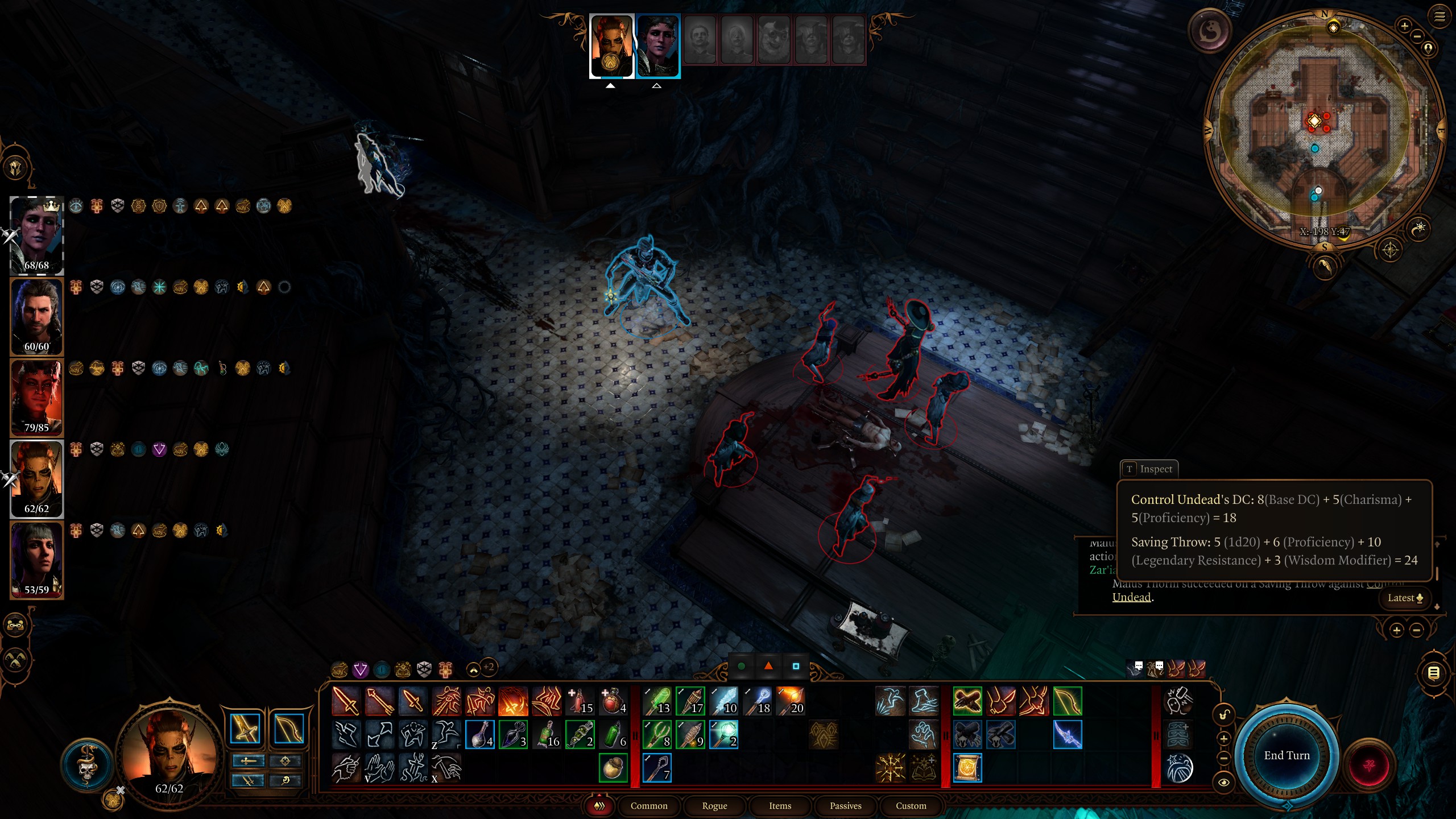
Task: Select the Passives hotbar tab
Action: tap(845, 805)
